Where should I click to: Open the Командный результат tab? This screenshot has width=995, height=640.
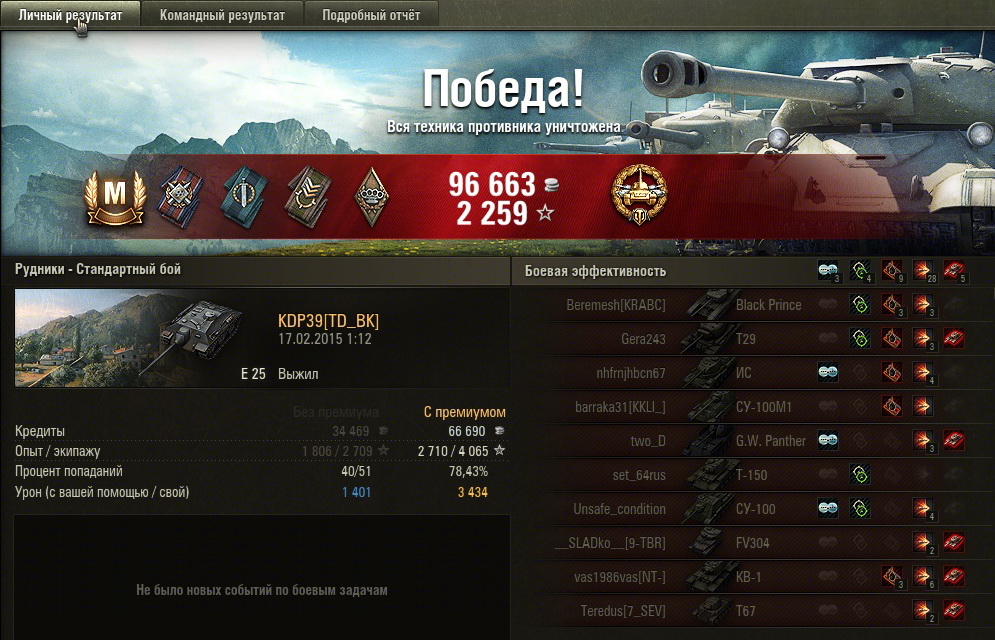click(222, 15)
